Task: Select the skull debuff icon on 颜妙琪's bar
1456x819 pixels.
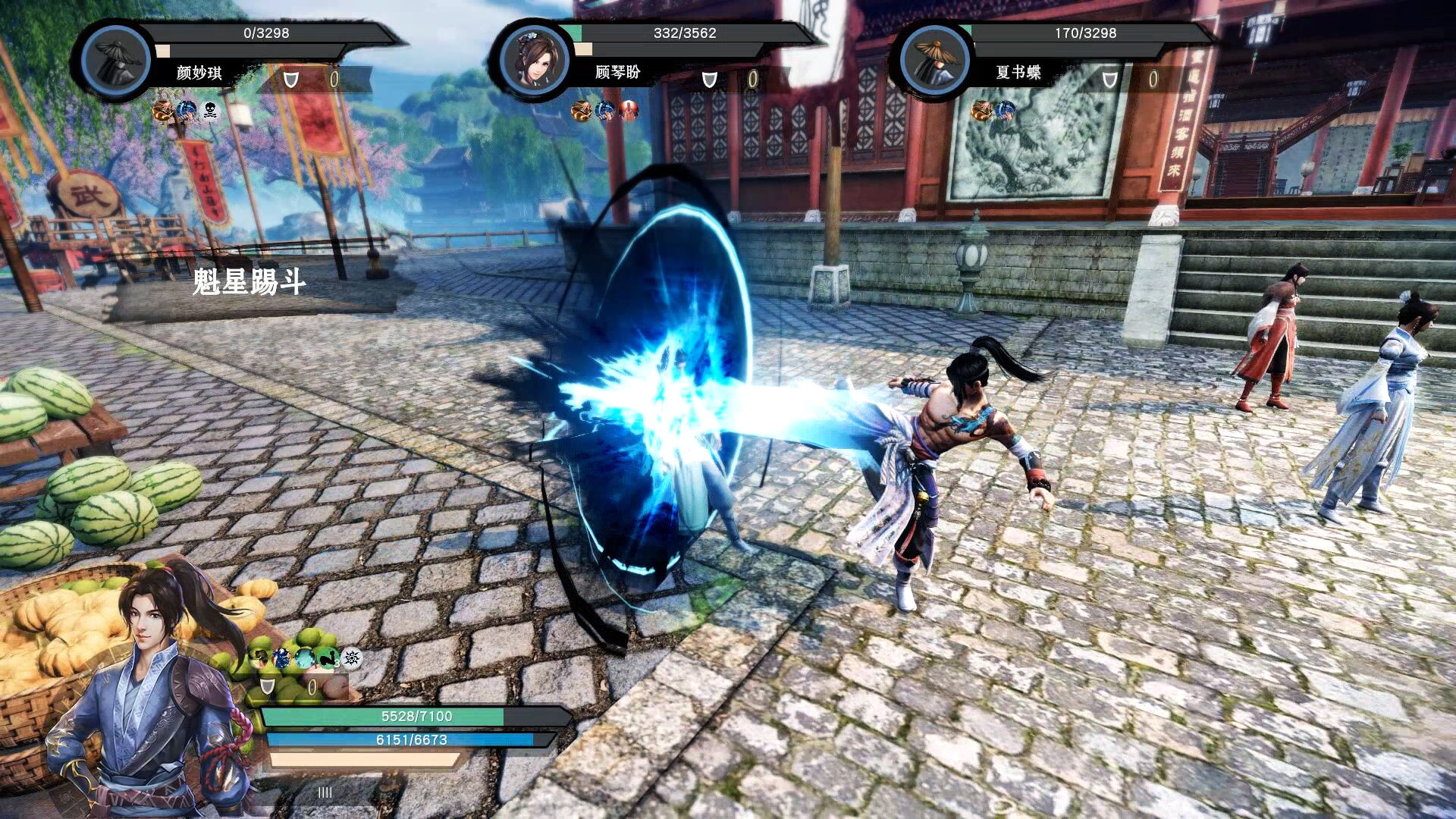Action: pos(209,112)
